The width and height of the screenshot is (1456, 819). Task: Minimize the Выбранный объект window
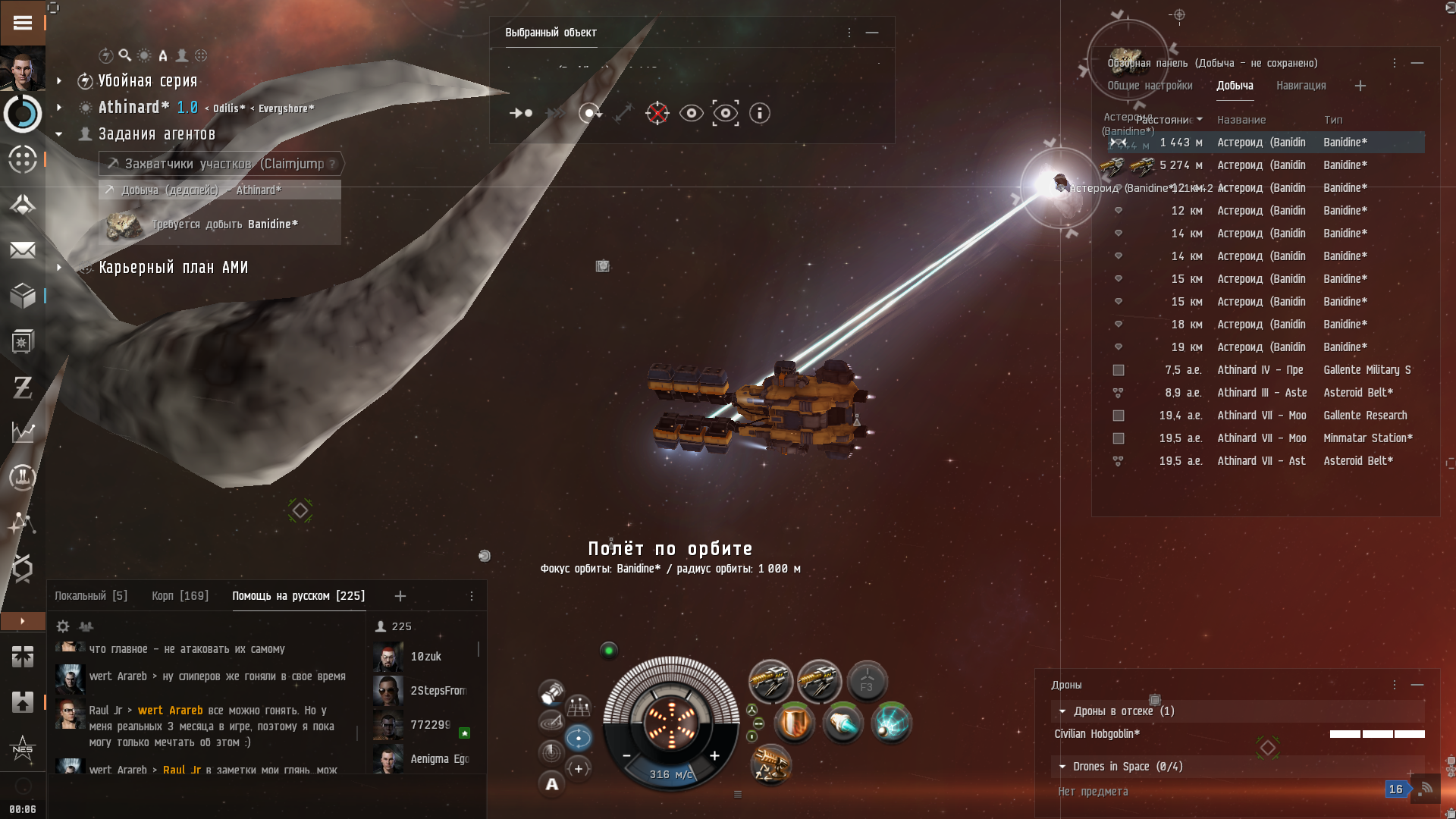(x=872, y=33)
